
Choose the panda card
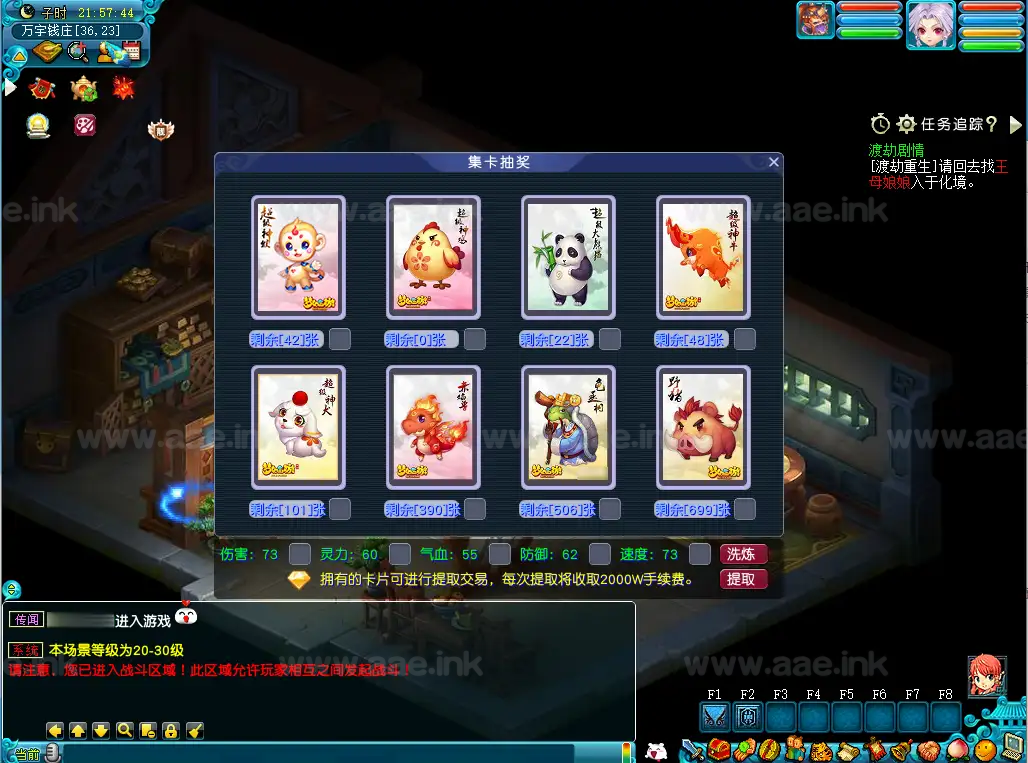(568, 258)
